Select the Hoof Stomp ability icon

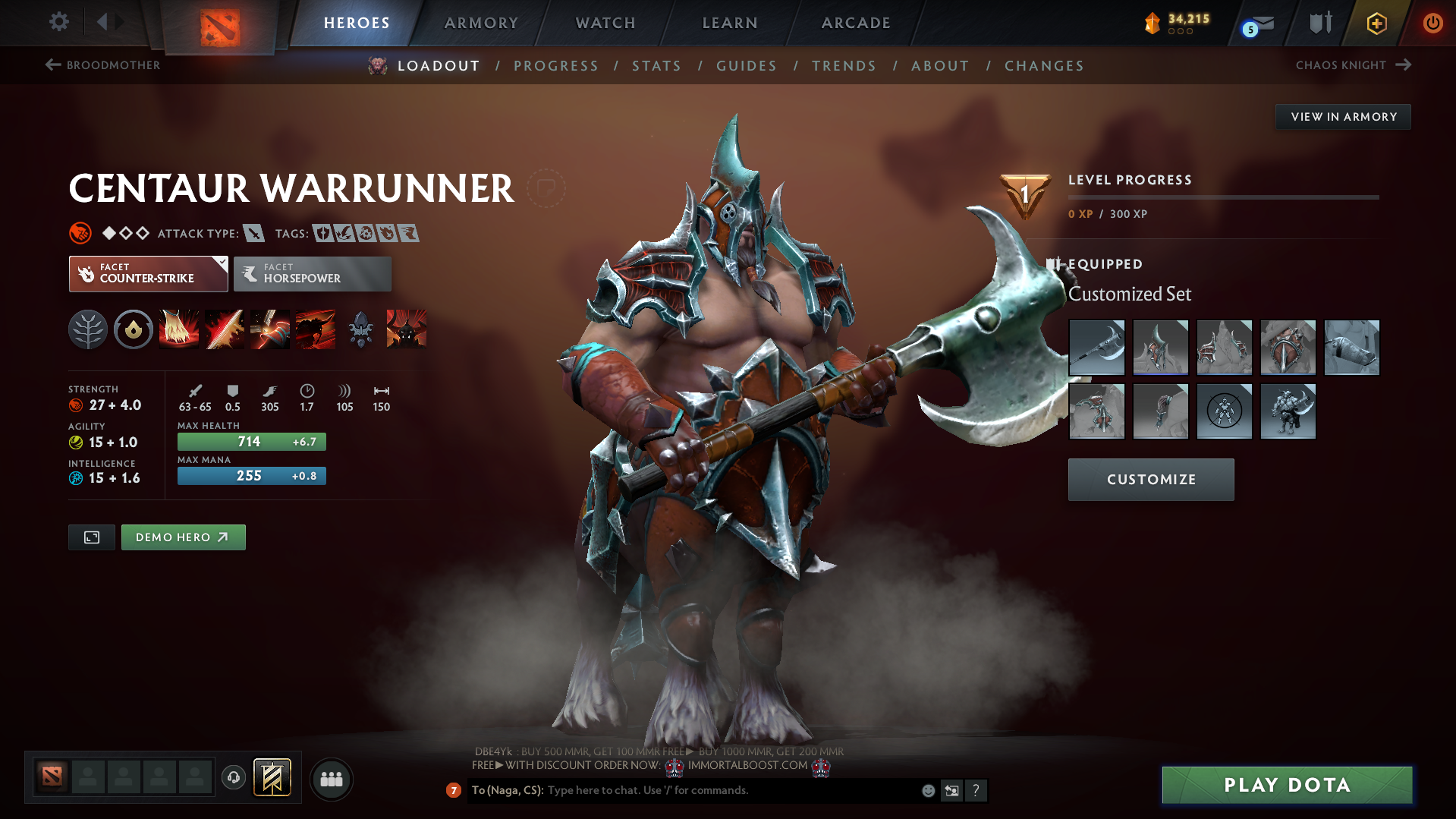coord(179,329)
